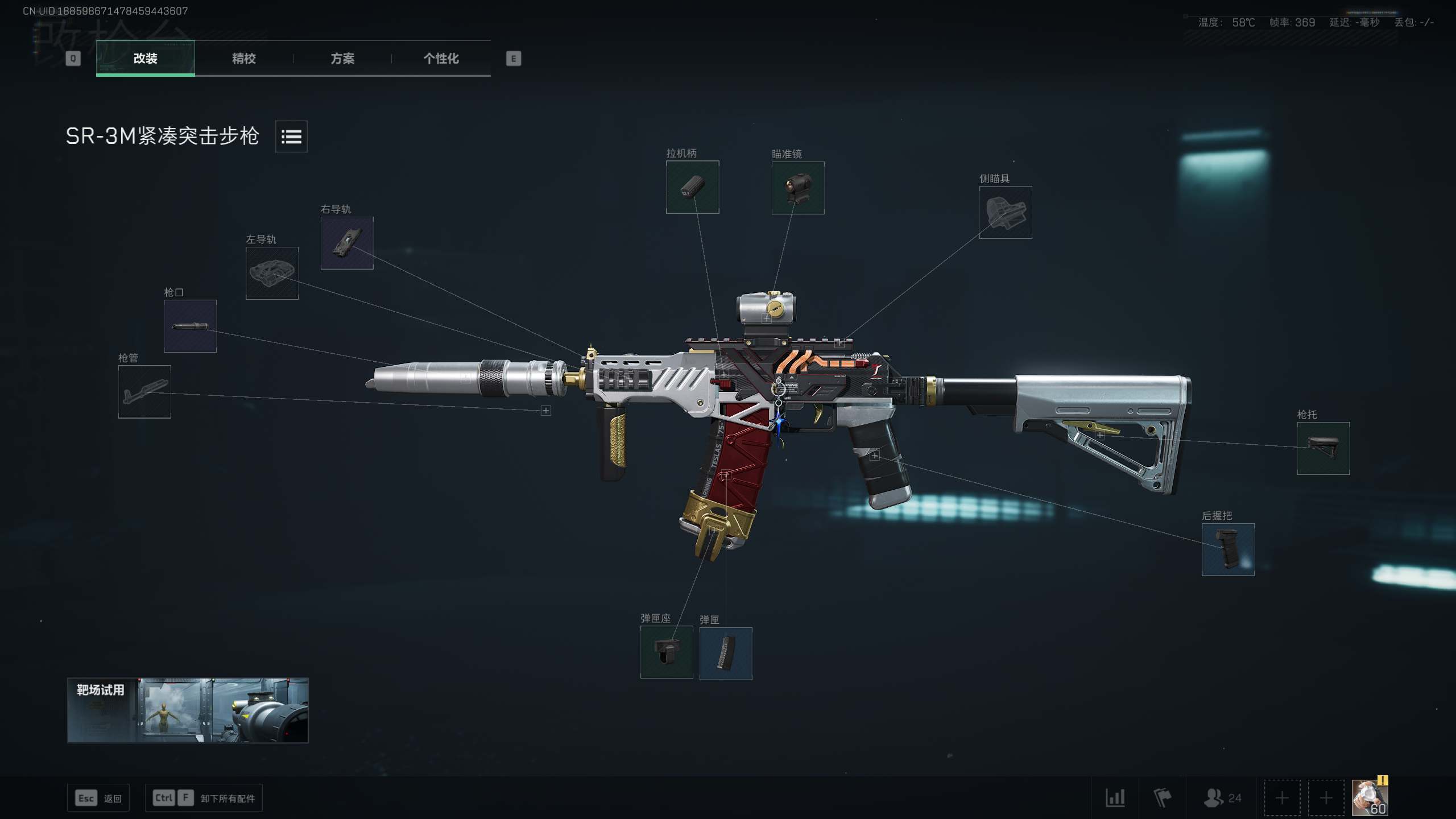Viewport: 1456px width, 819px height.
Task: Open the 方案 tab
Action: [x=342, y=58]
